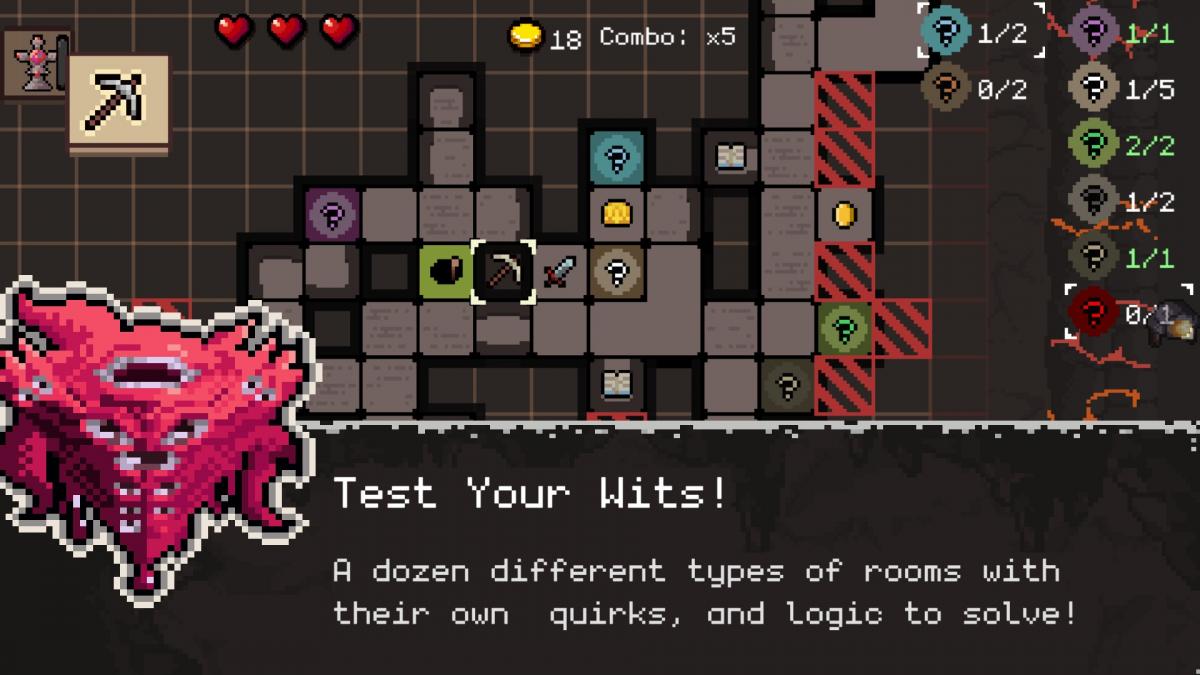
Task: Click the idol statue icon
Action: pos(37,62)
